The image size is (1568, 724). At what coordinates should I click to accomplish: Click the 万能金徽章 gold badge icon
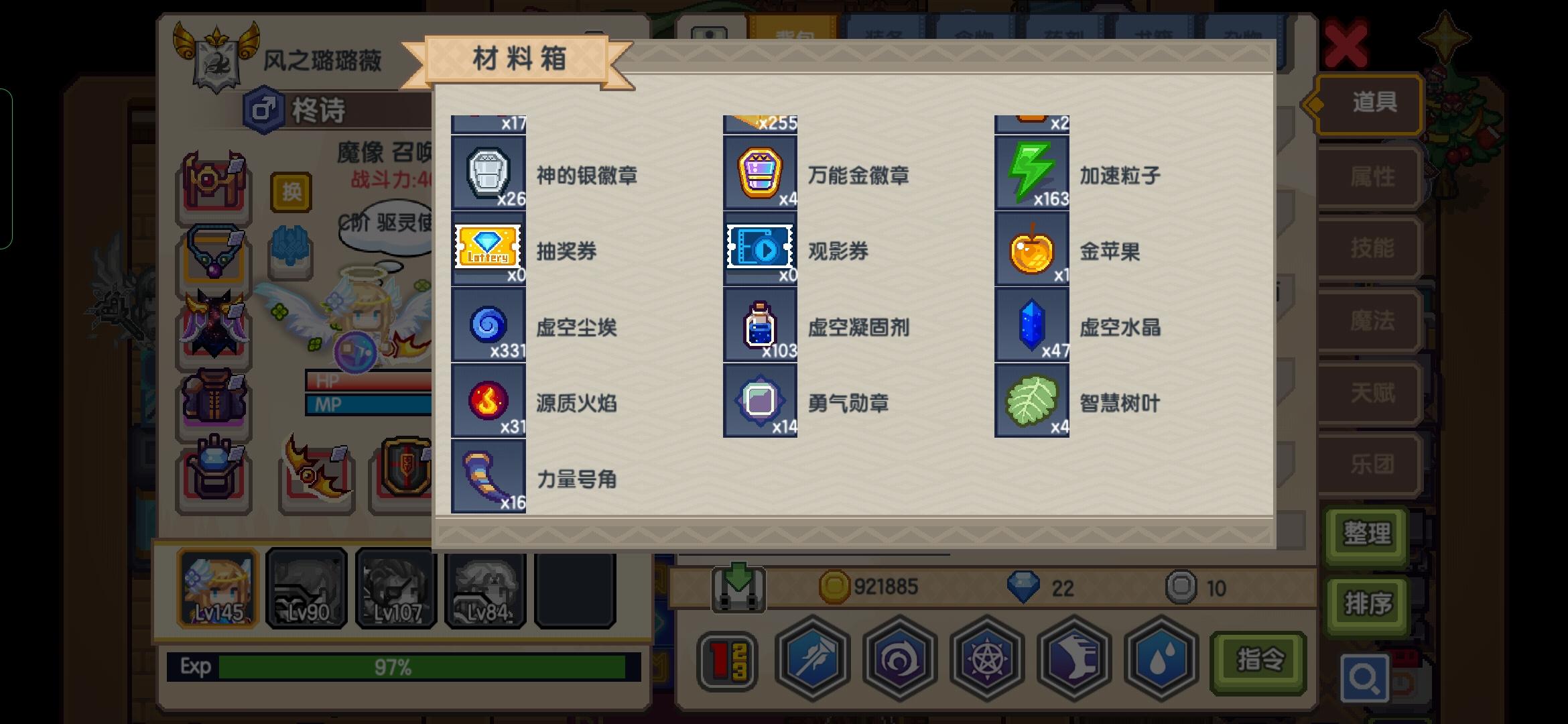click(x=760, y=175)
